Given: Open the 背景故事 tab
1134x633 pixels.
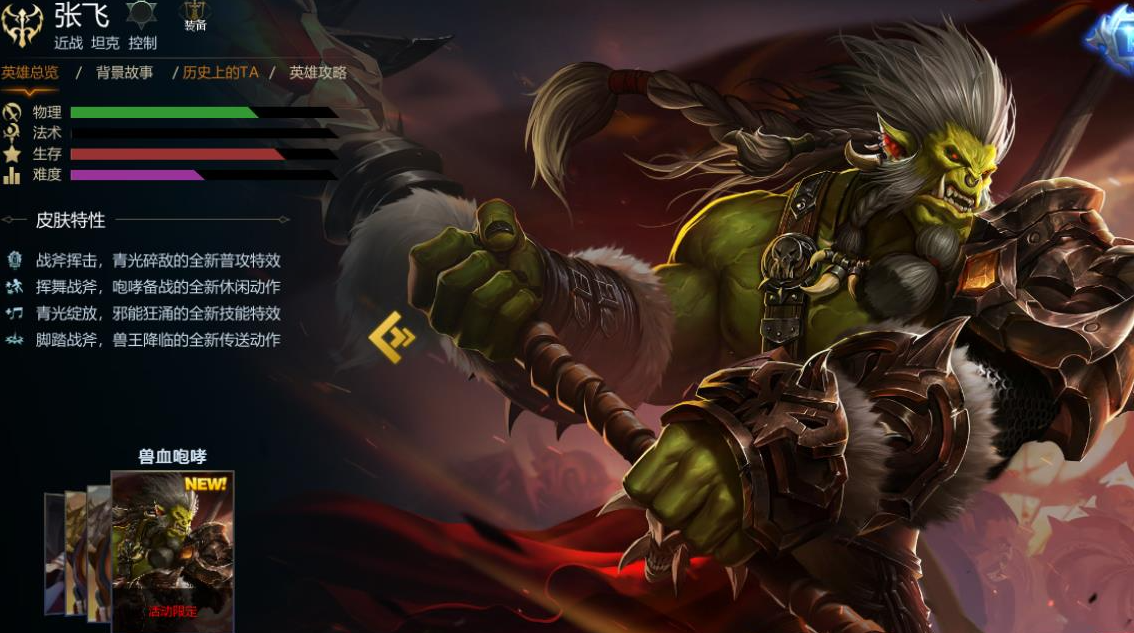Looking at the screenshot, I should point(124,73).
